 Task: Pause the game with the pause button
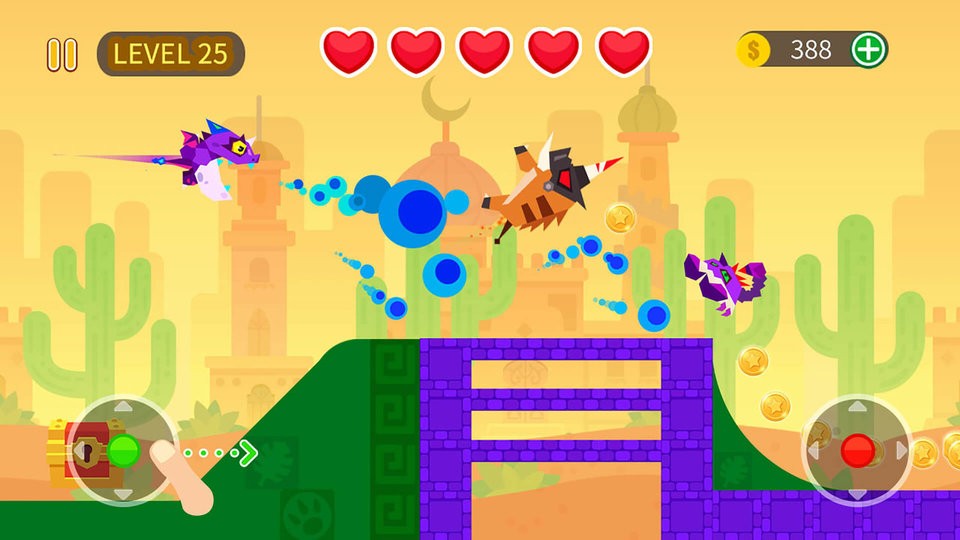(62, 54)
